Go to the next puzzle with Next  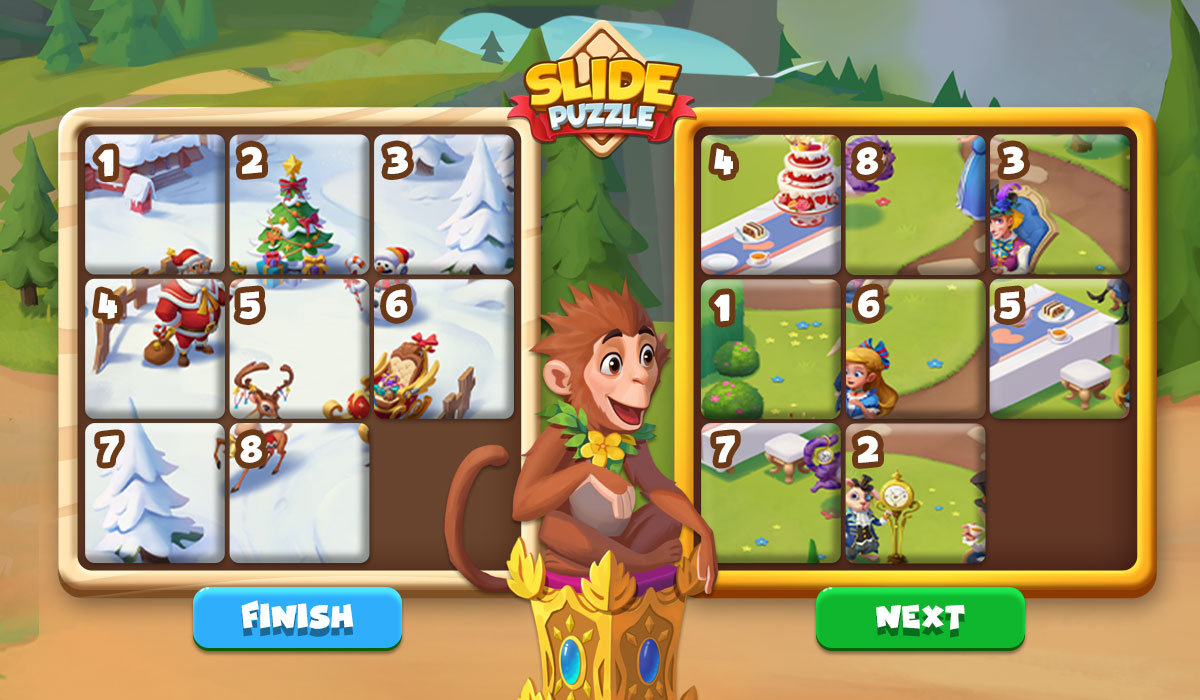click(920, 617)
